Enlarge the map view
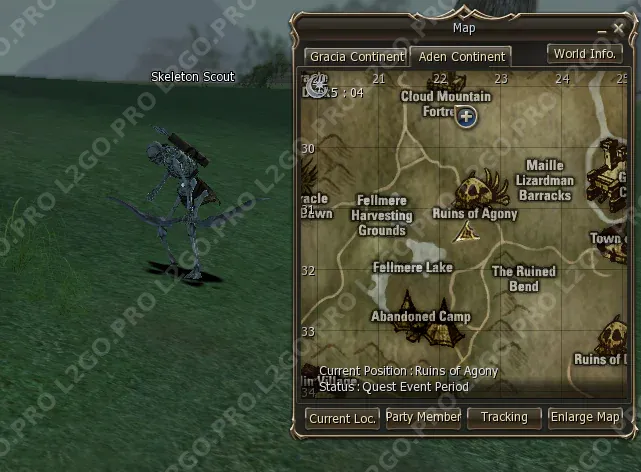This screenshot has width=641, height=472. click(x=585, y=417)
